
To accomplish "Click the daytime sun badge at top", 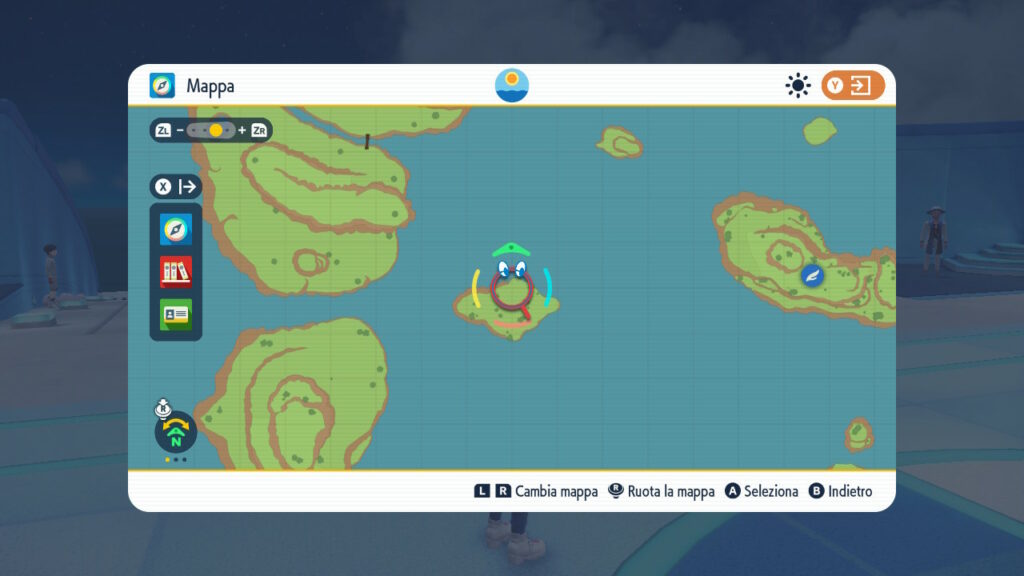I will (512, 86).
